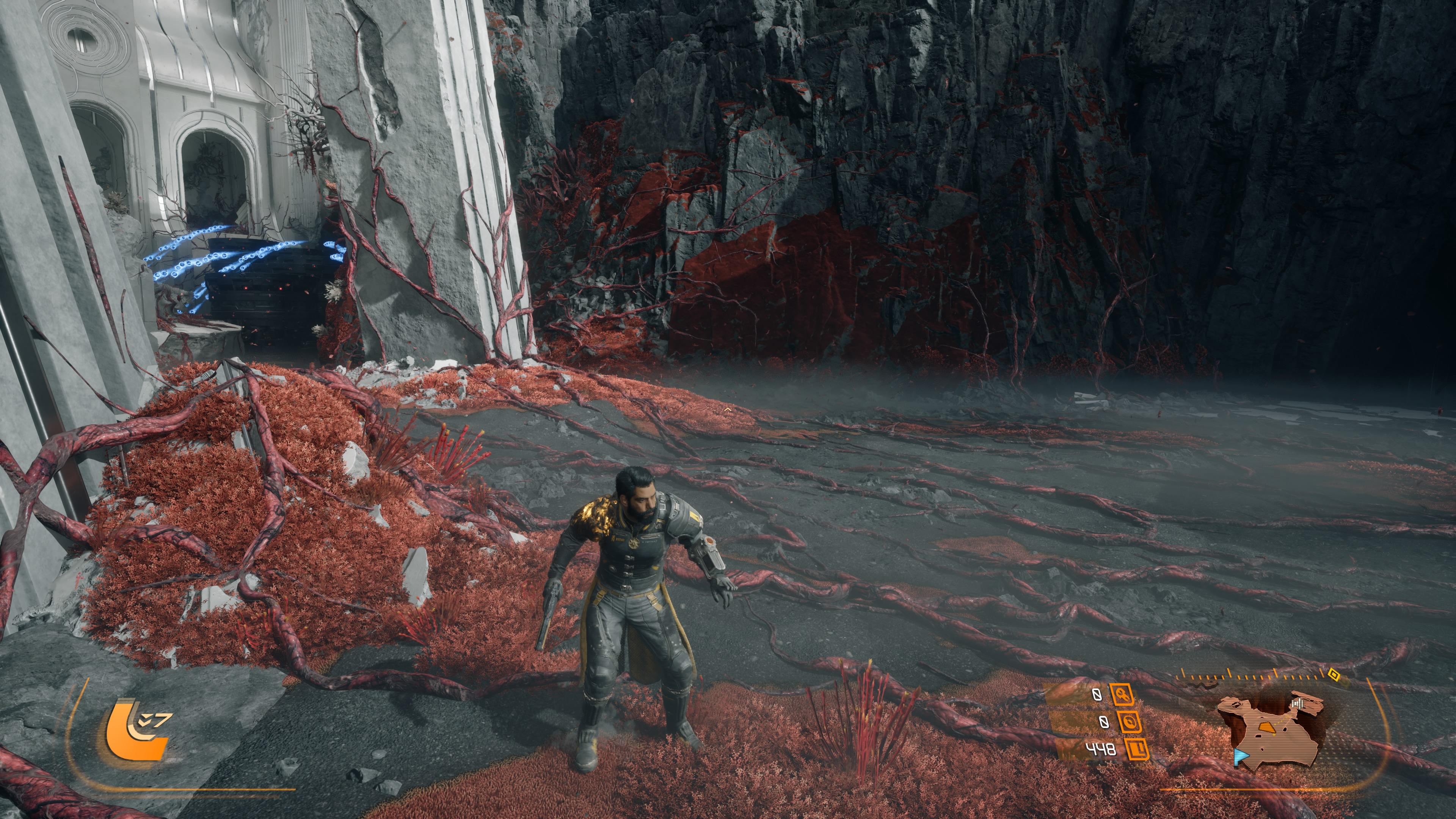
Task: Select the square currency icon beside 448
Action: coord(1137,750)
